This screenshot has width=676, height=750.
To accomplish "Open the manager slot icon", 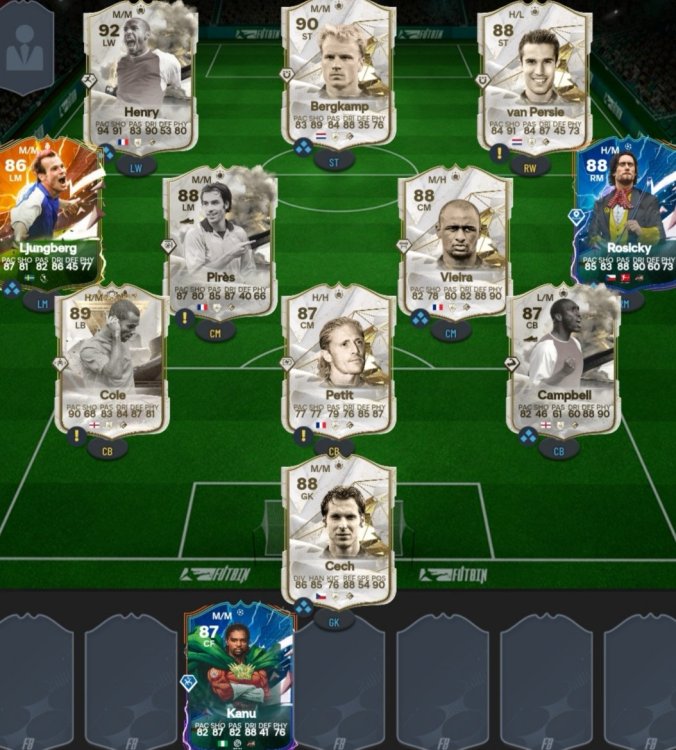I will coord(25,48).
